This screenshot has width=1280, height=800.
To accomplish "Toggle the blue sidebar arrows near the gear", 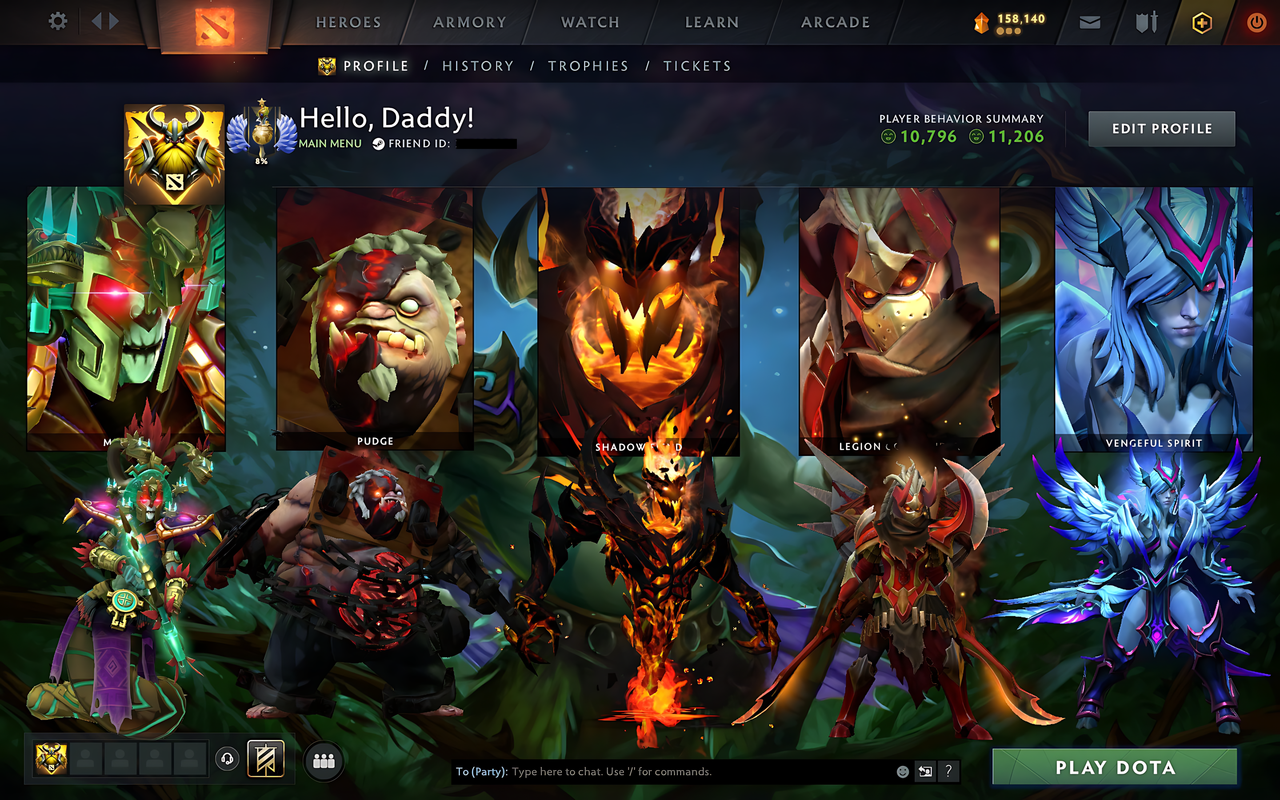I will pyautogui.click(x=104, y=21).
